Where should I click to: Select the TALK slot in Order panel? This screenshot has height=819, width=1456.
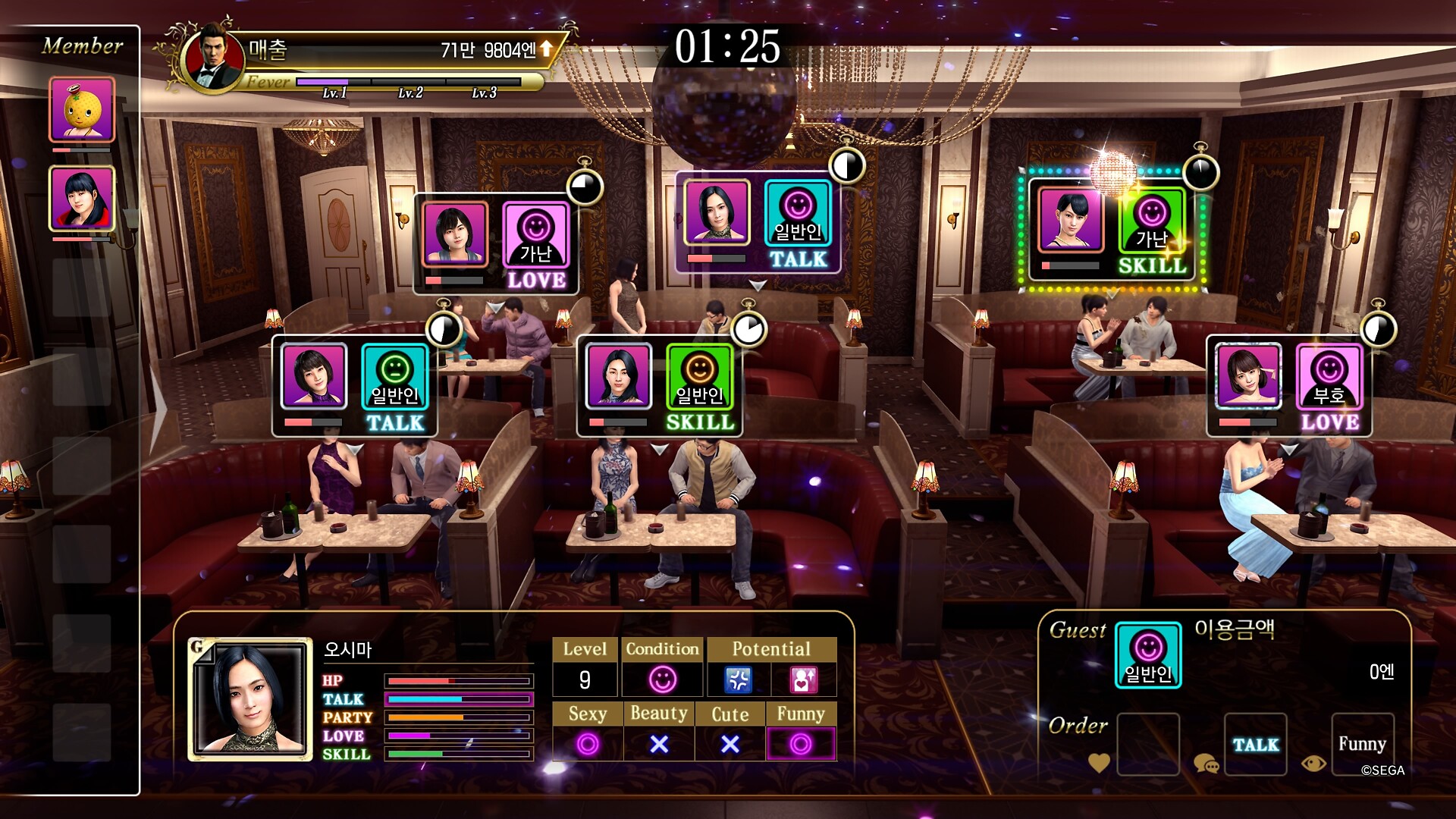click(x=1255, y=744)
